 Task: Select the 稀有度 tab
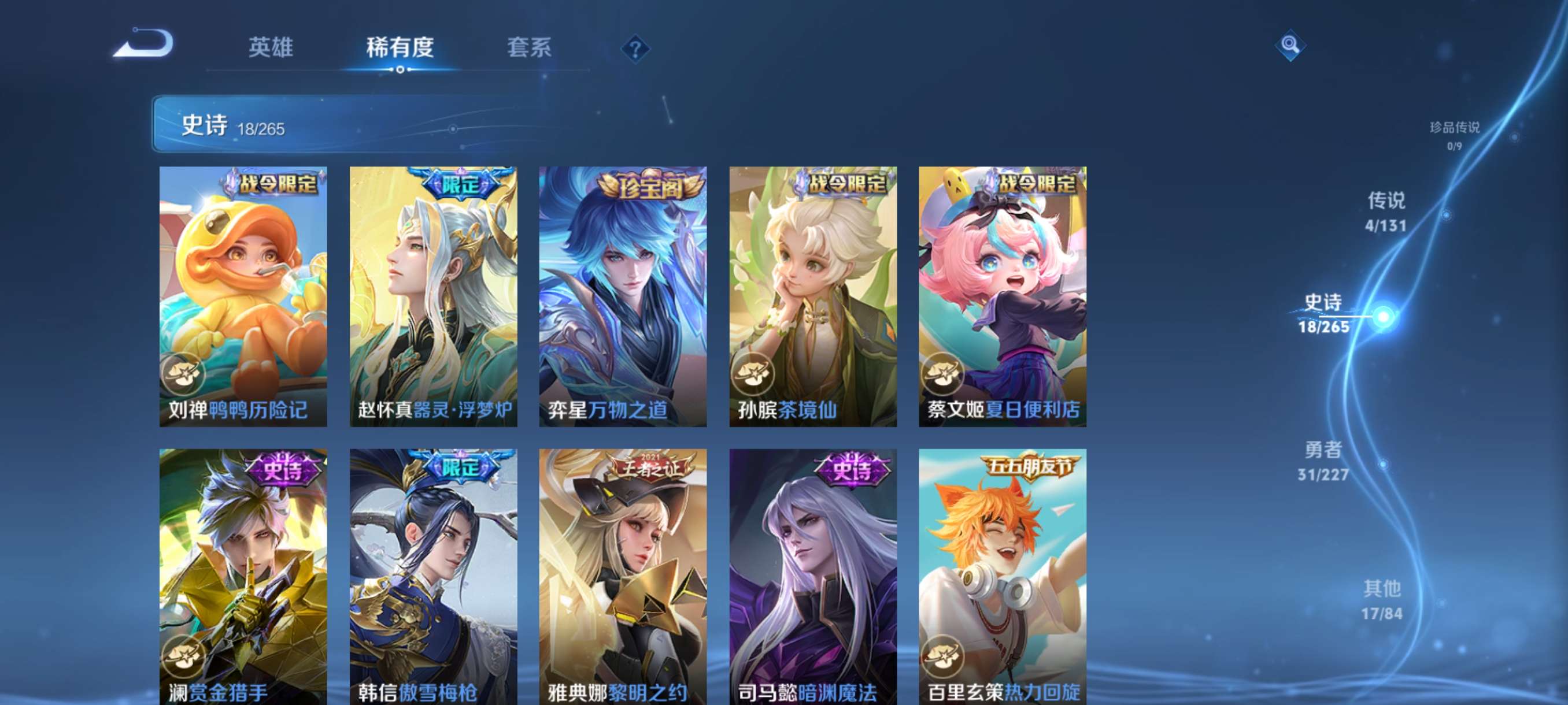pyautogui.click(x=400, y=47)
